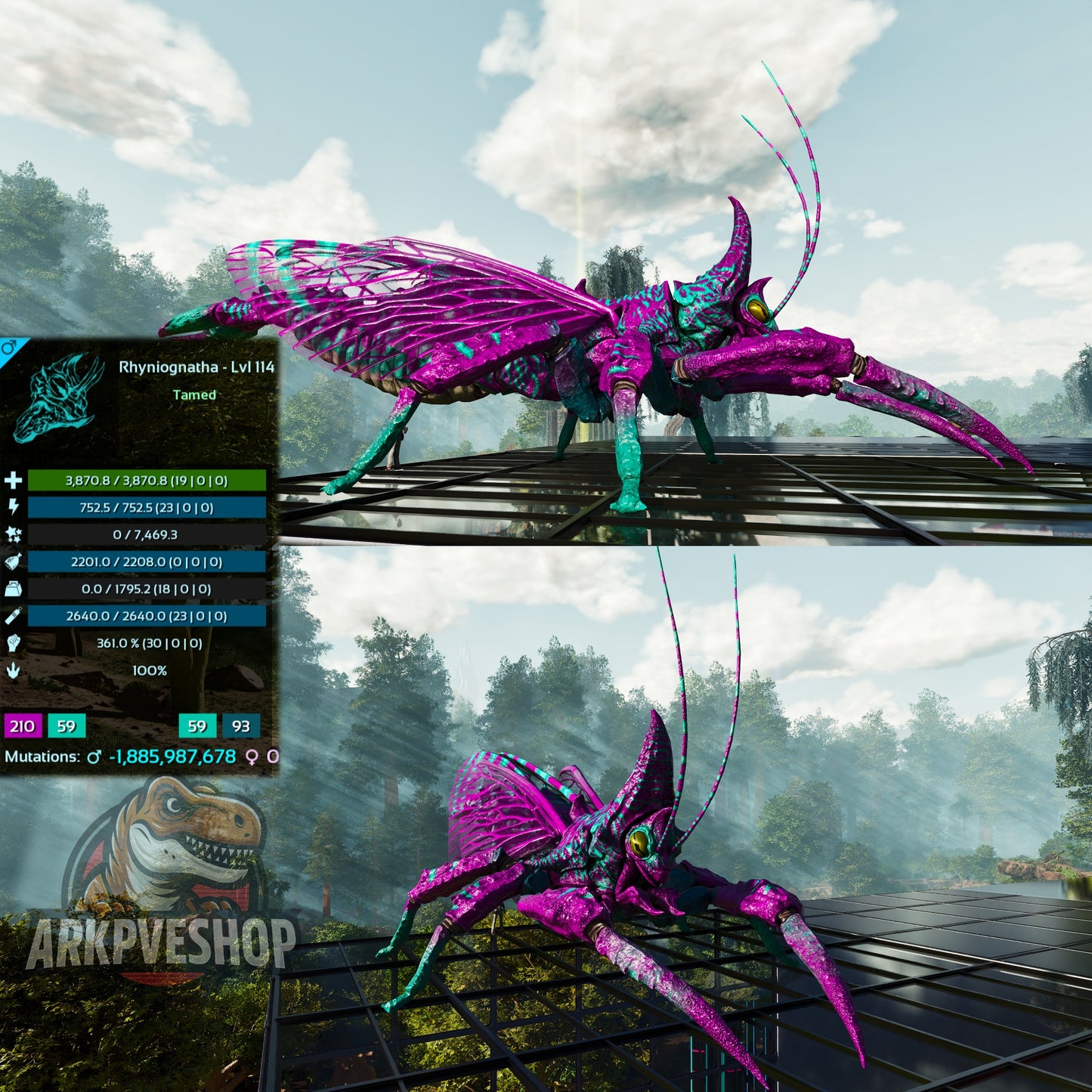Click the stamina lightning bolt icon
The image size is (1092, 1092).
point(14,507)
